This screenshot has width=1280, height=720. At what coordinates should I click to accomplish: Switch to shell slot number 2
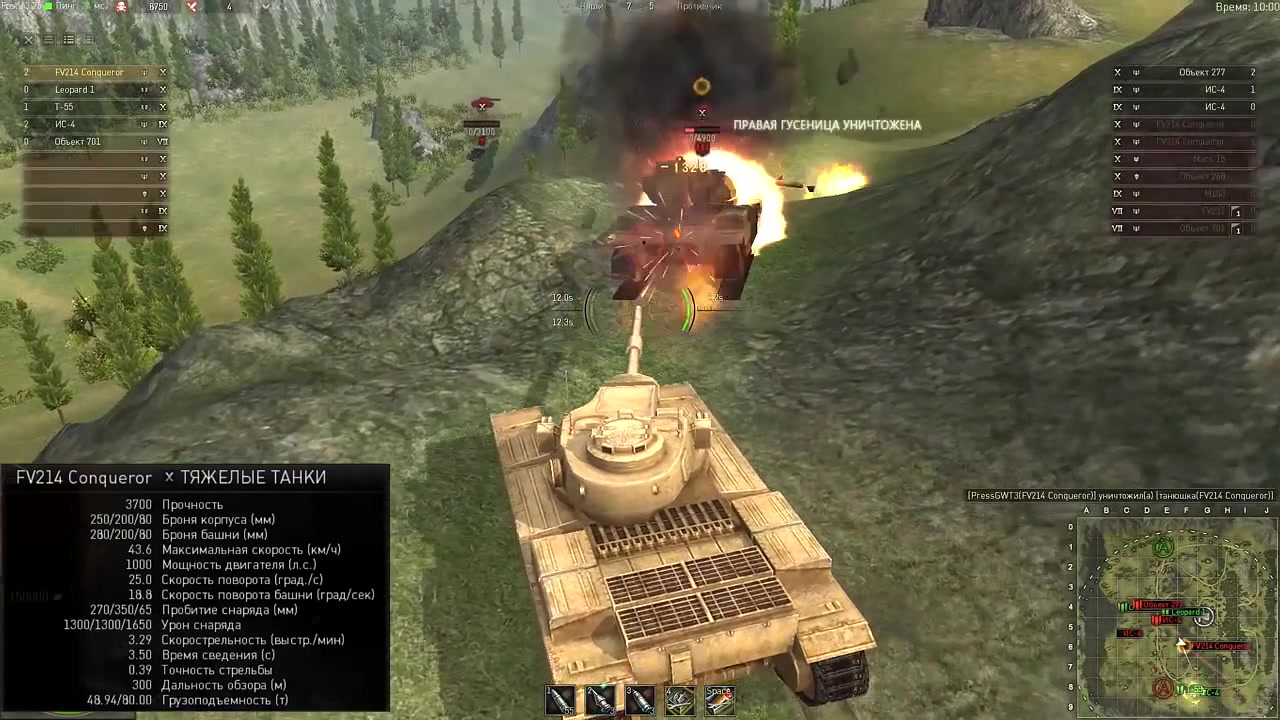[x=600, y=700]
